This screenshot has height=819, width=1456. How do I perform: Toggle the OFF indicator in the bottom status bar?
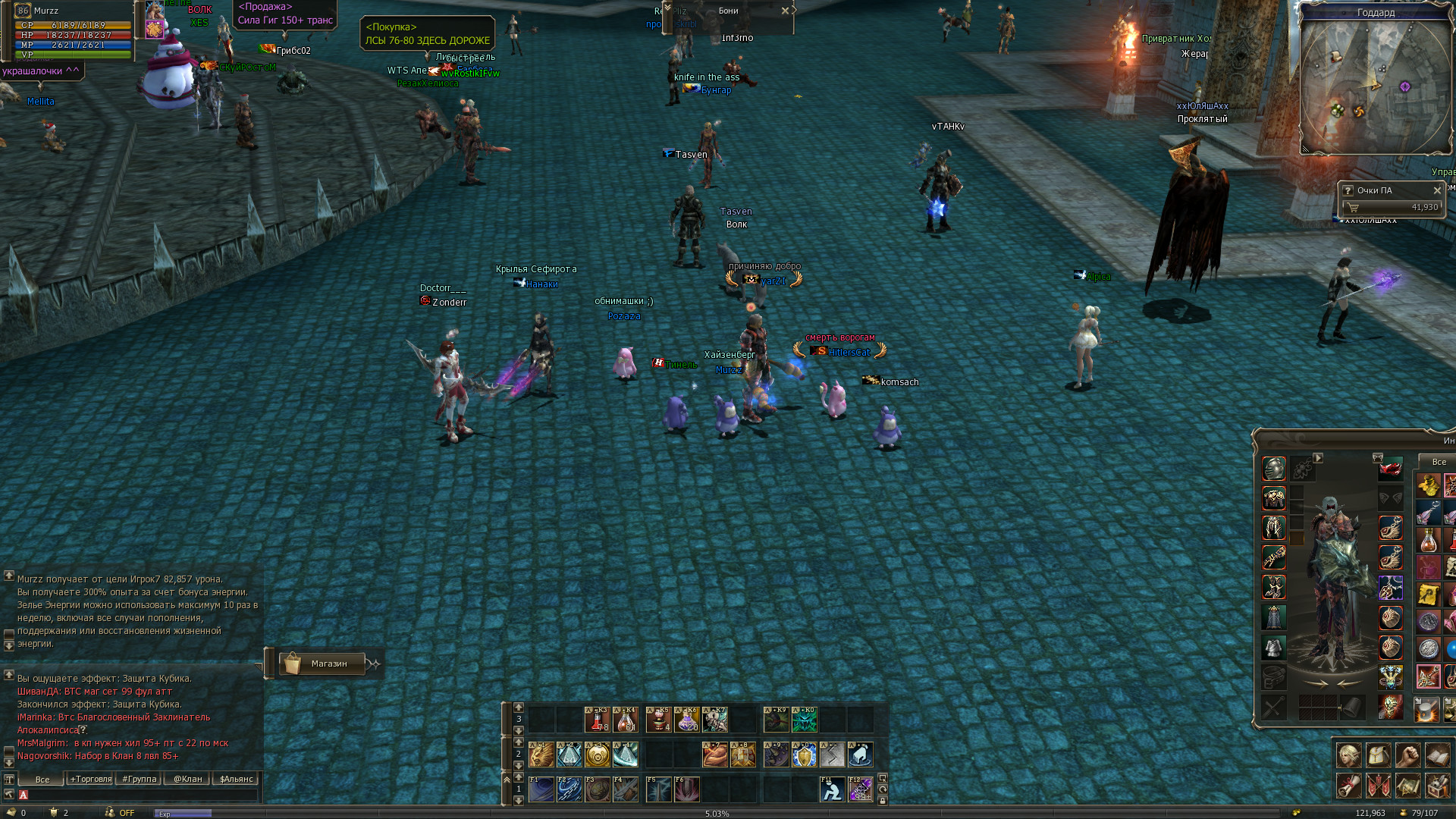click(x=127, y=812)
